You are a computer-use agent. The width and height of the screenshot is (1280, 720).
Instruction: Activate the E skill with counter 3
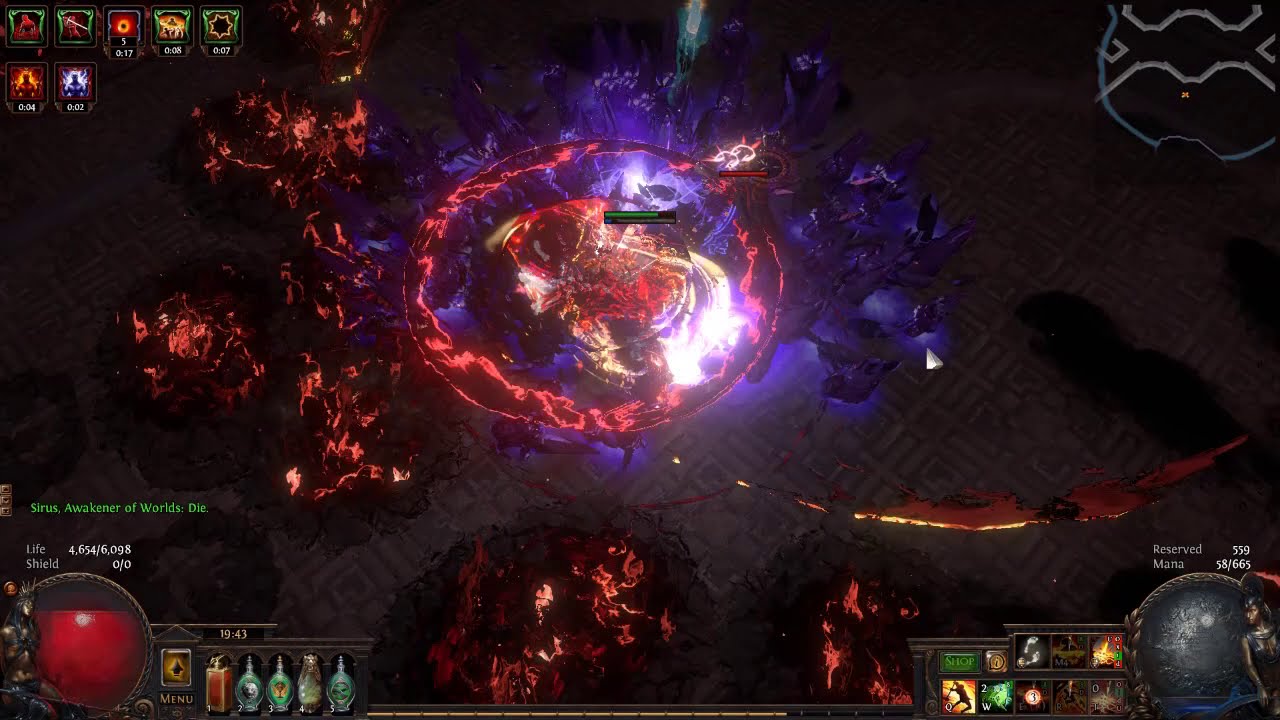pyautogui.click(x=1032, y=696)
